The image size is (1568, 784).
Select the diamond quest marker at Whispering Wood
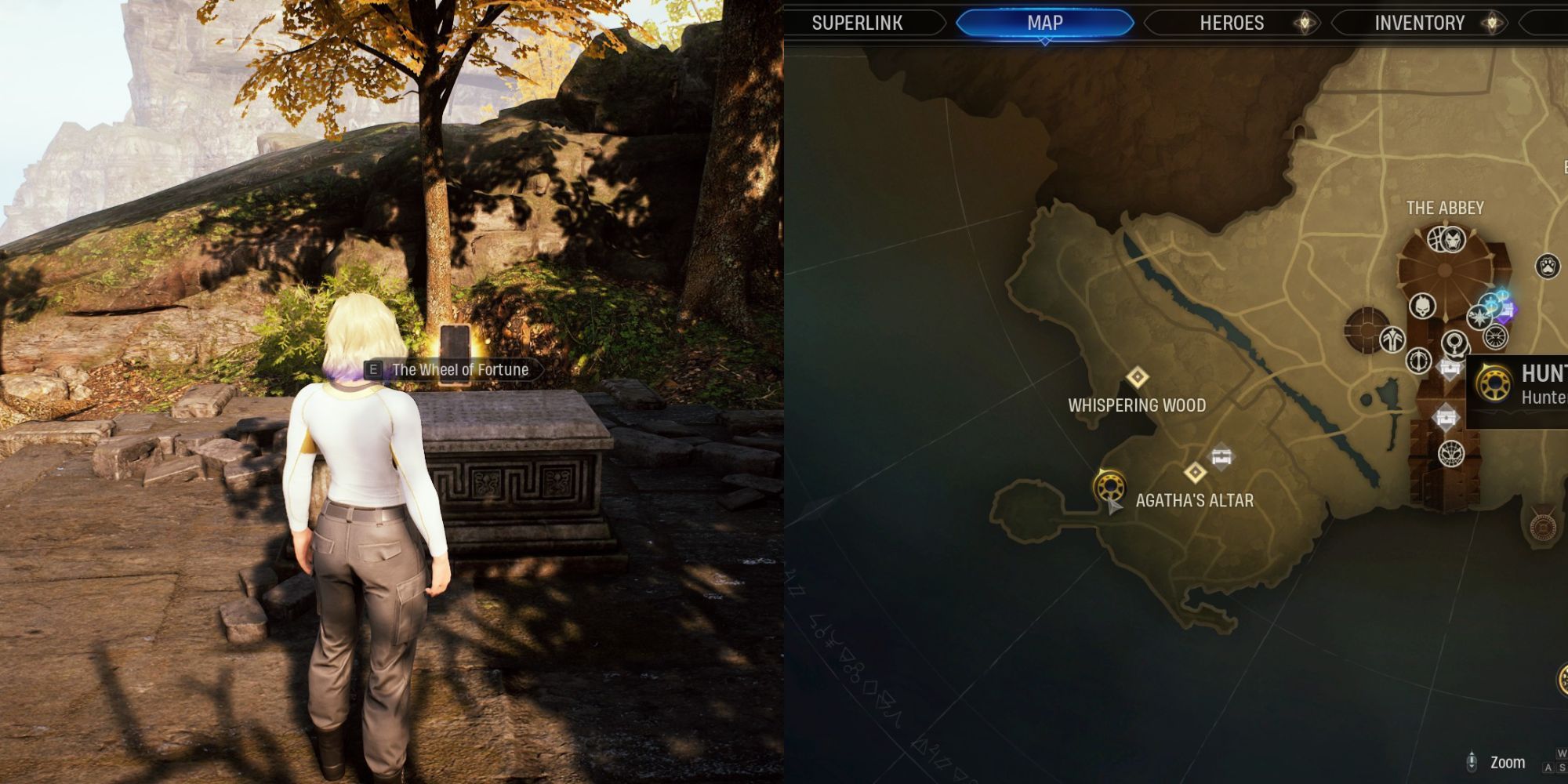point(1138,376)
